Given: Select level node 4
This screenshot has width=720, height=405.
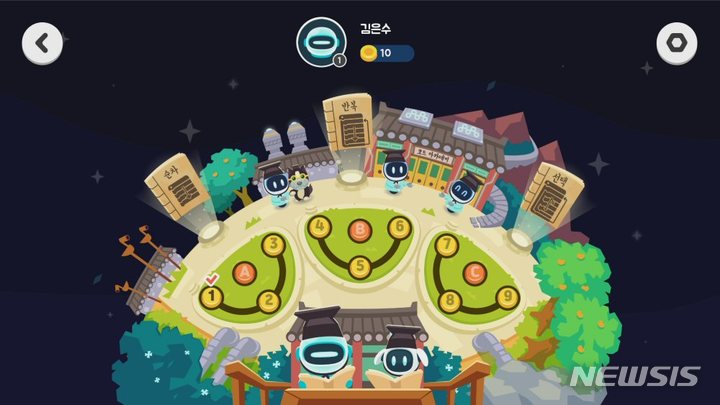Looking at the screenshot, I should coord(319,226).
